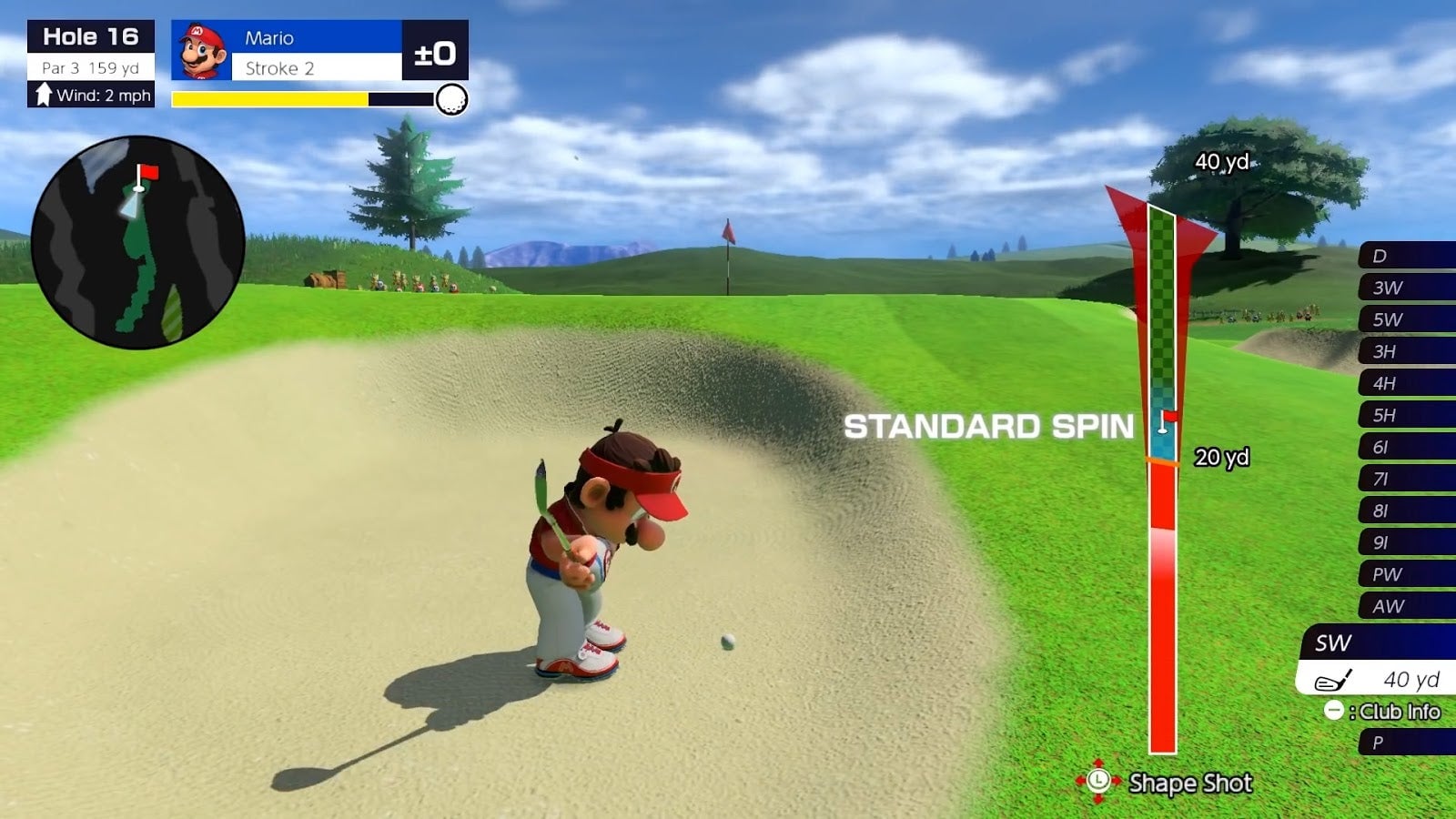Choose the 3W club

pyautogui.click(x=1407, y=288)
